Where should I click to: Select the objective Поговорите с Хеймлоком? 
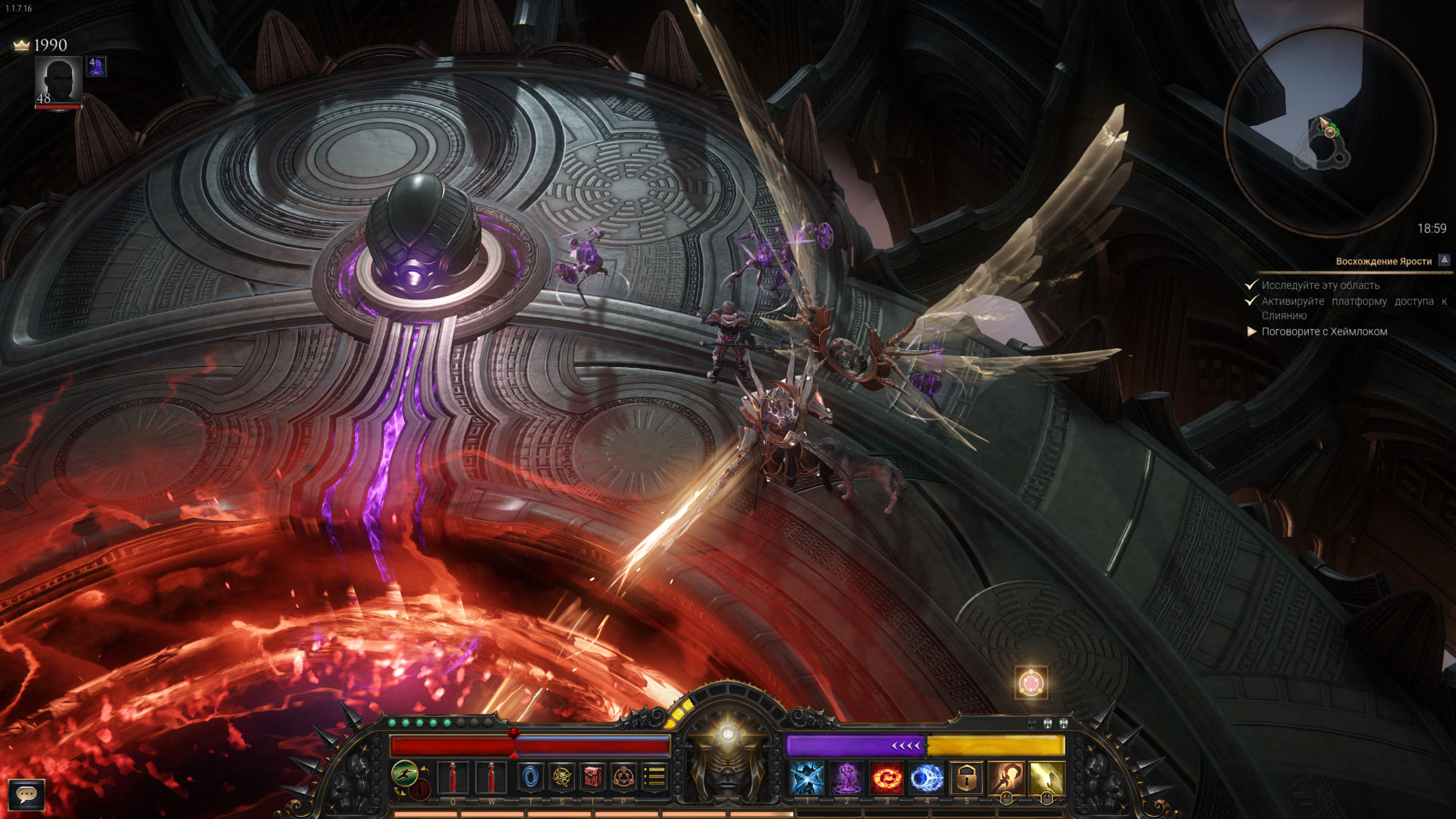click(x=1324, y=331)
